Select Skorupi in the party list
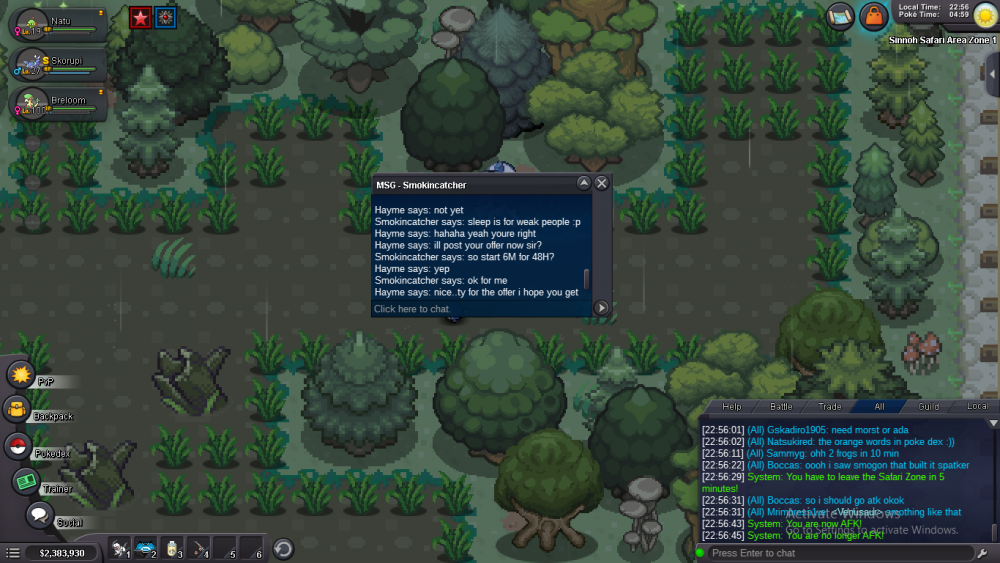Screen dimensions: 1000x563 click(60, 64)
